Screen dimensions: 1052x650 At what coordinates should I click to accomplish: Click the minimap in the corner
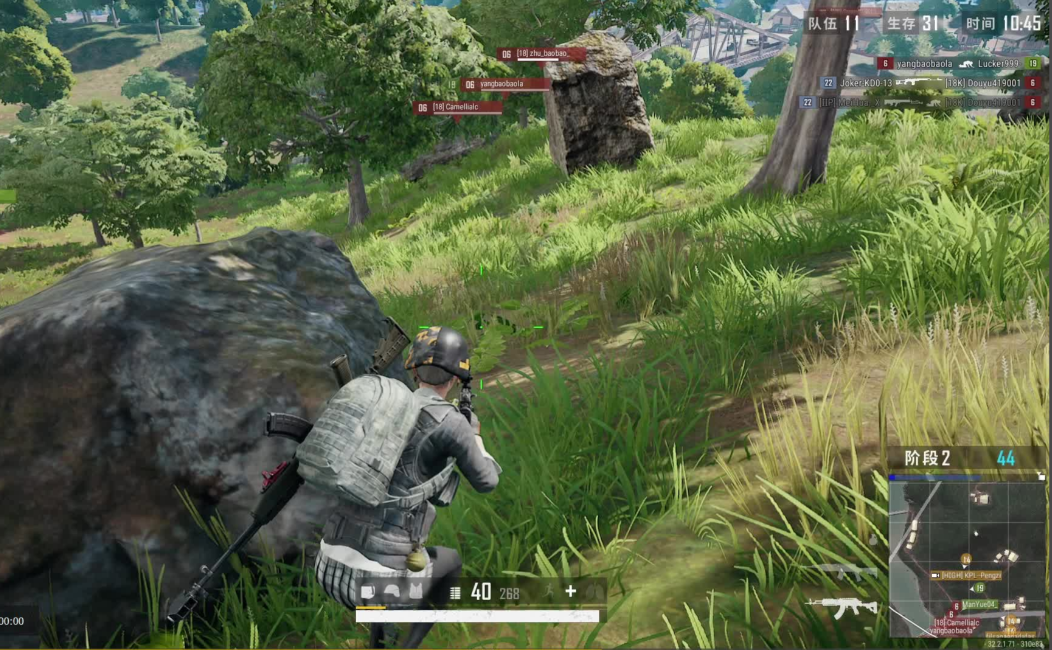tap(967, 555)
